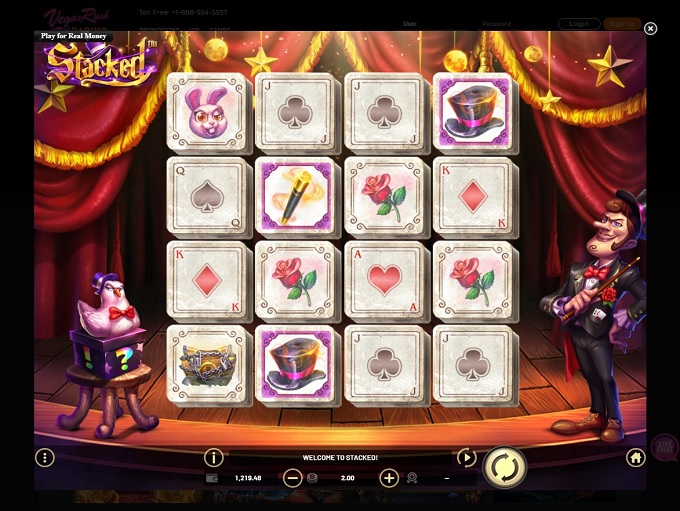Viewport: 680px width, 511px height.
Task: Open the game info paytable
Action: pyautogui.click(x=213, y=457)
